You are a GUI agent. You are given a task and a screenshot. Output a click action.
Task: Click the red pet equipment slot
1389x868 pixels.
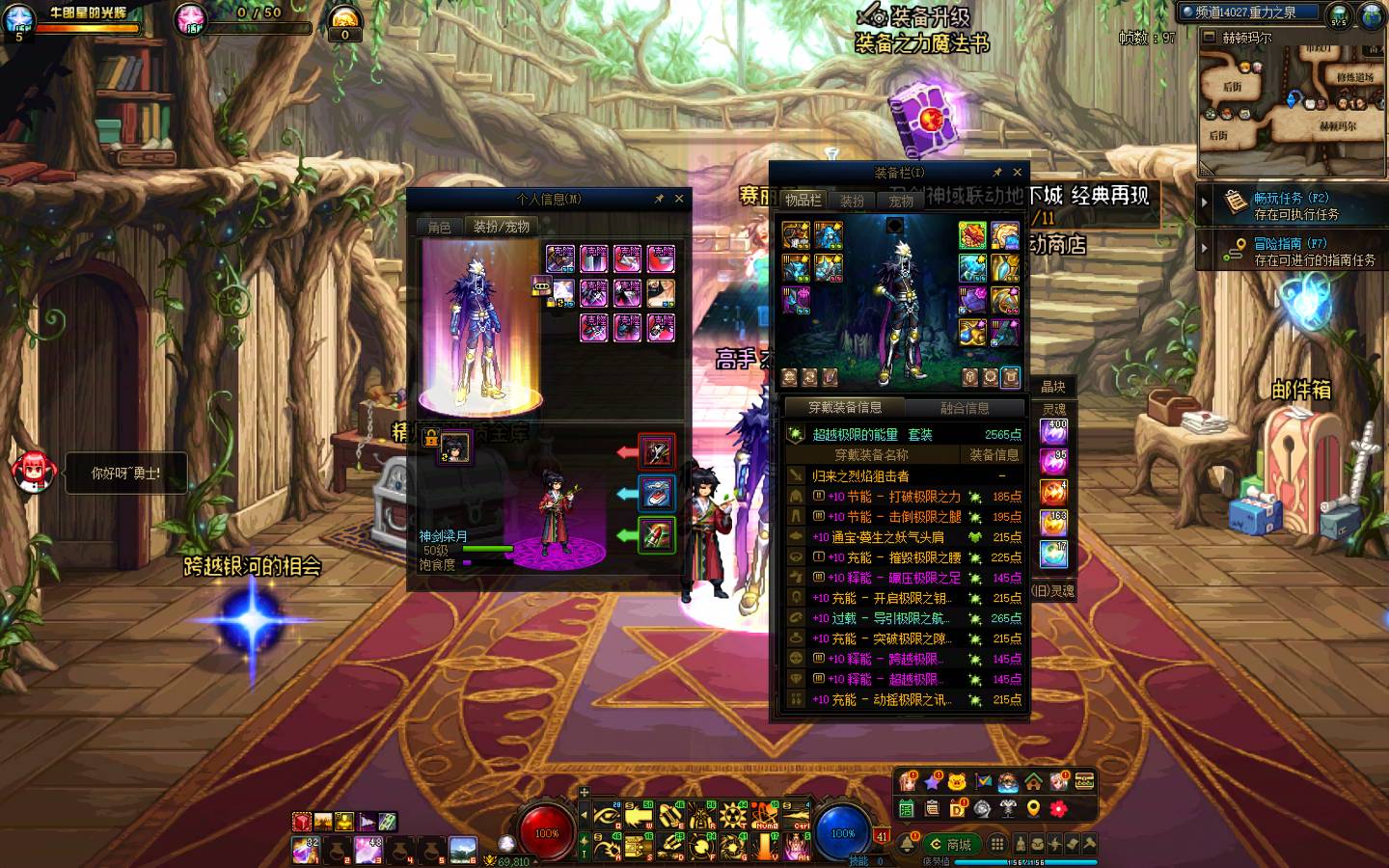pyautogui.click(x=656, y=450)
